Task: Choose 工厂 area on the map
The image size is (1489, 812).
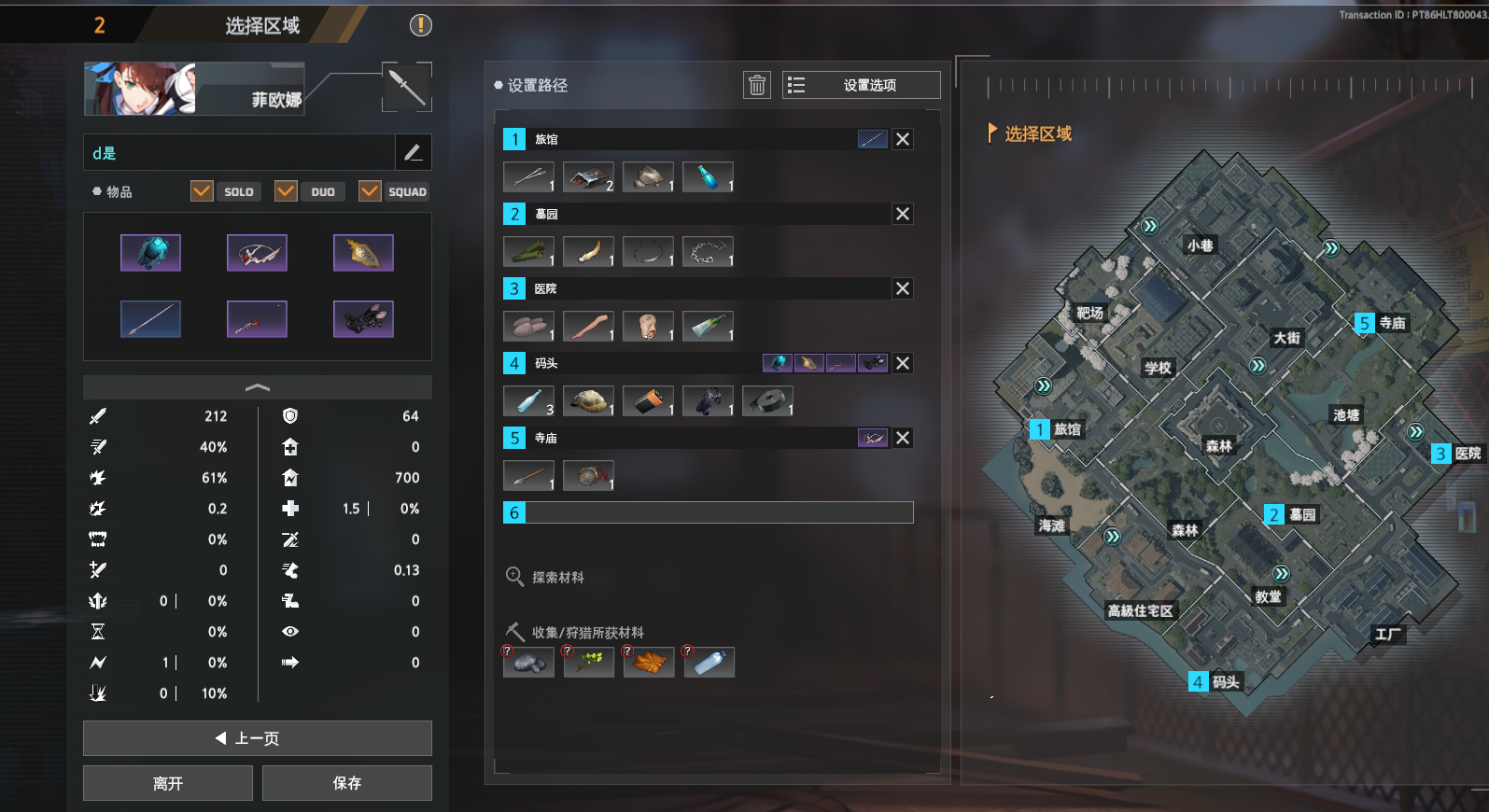Action: click(1387, 635)
